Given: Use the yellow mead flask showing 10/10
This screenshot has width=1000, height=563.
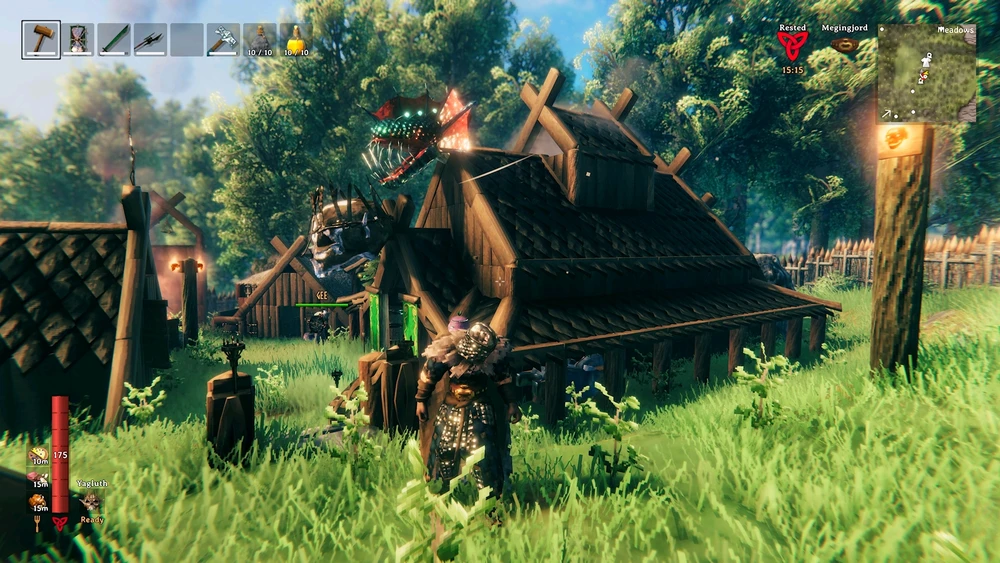Looking at the screenshot, I should click(x=296, y=40).
